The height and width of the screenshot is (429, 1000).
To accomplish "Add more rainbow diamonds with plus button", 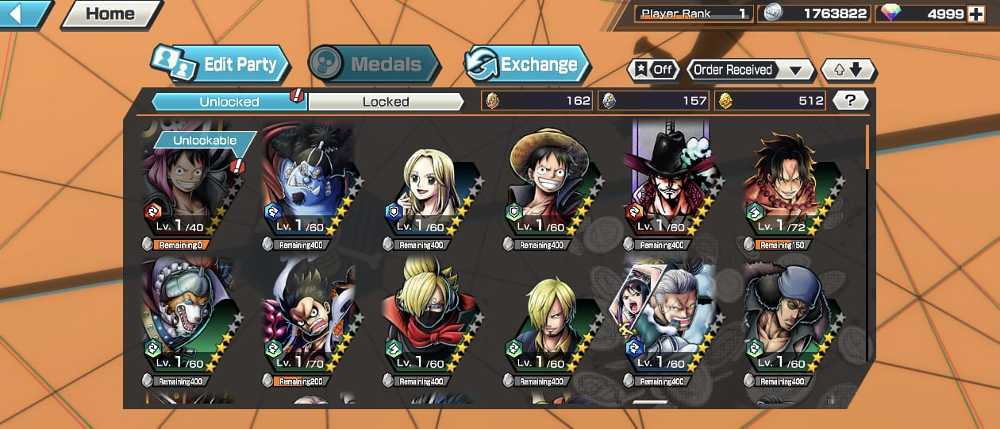I will pos(977,14).
